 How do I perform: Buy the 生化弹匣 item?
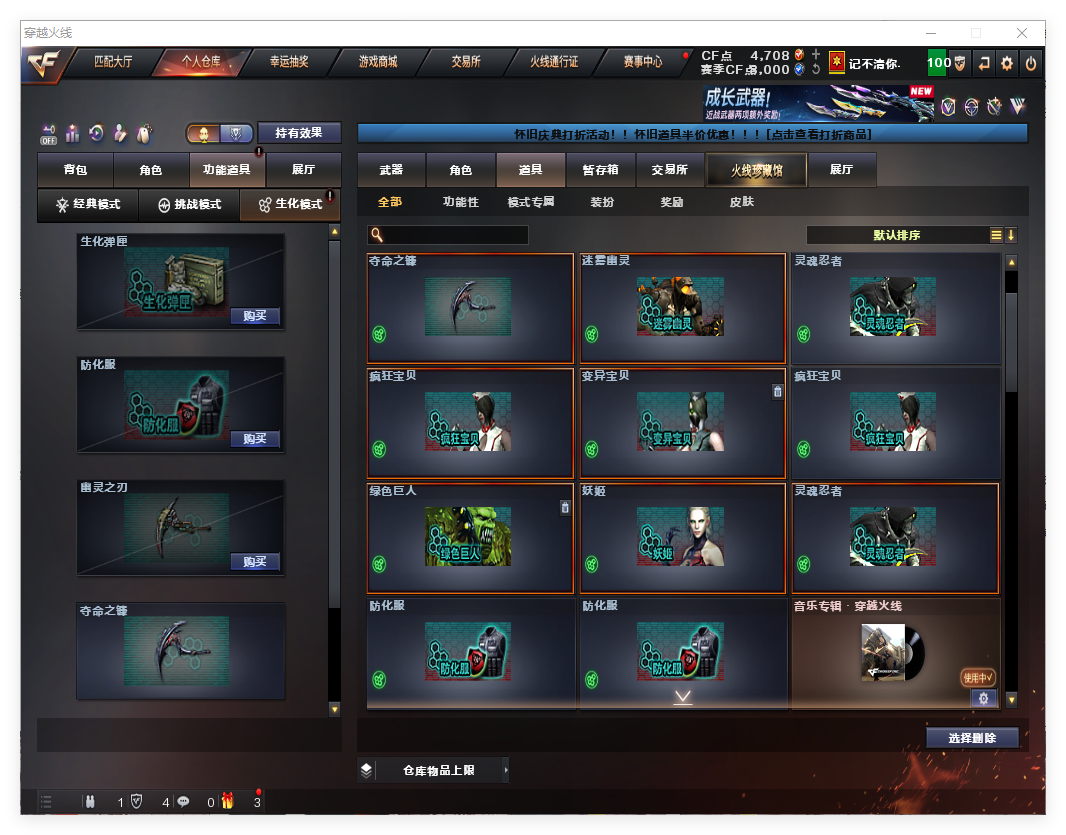click(255, 316)
